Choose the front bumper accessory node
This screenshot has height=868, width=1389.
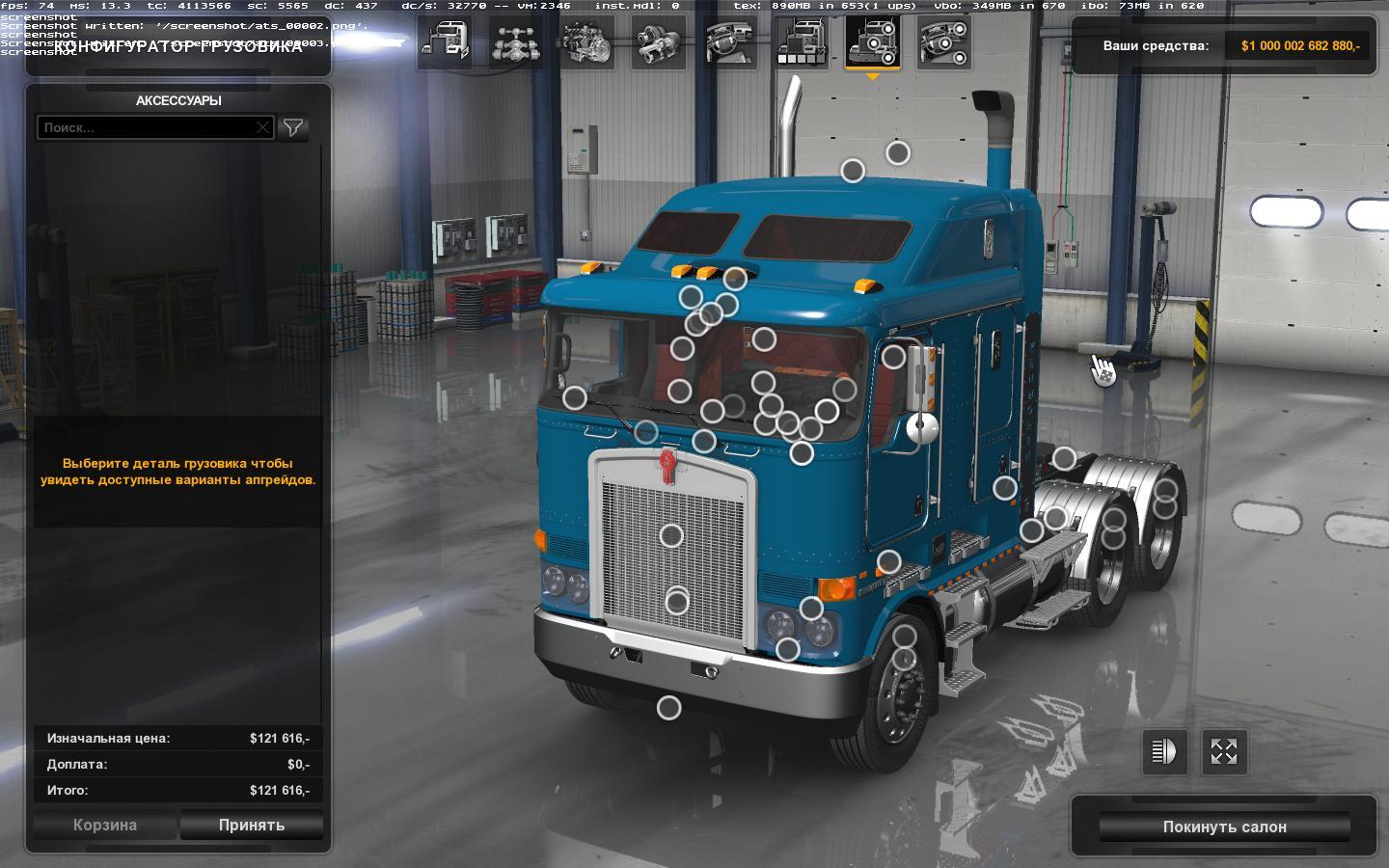pos(668,708)
